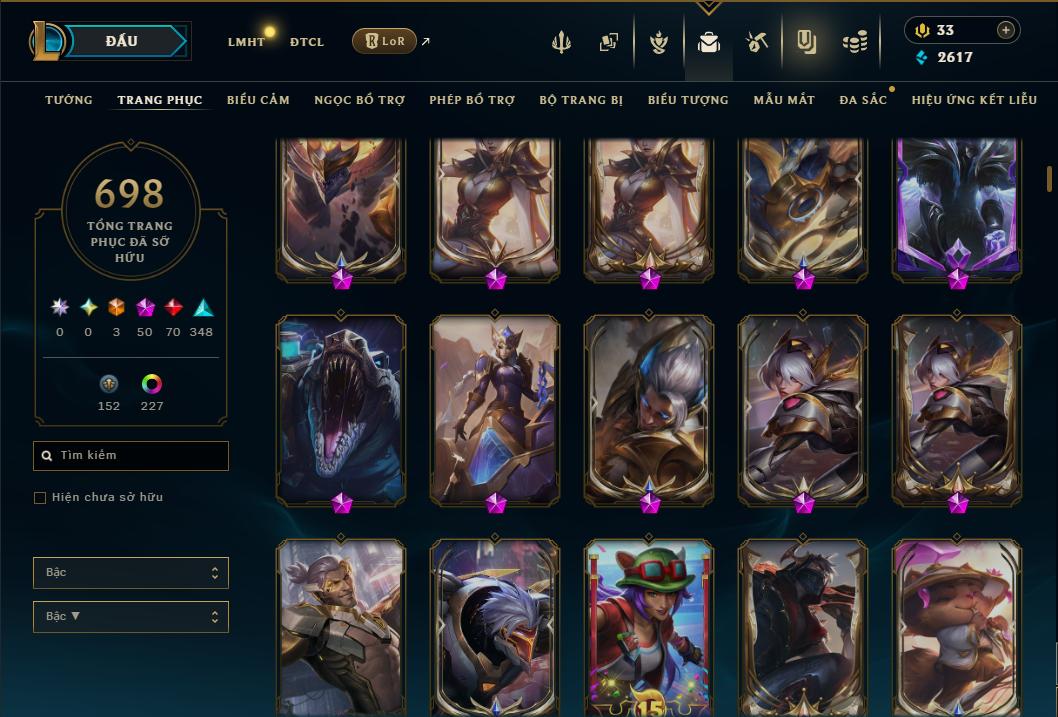Viewport: 1058px width, 717px height.
Task: Open the Bậc ▼ sort dropdown
Action: click(131, 616)
